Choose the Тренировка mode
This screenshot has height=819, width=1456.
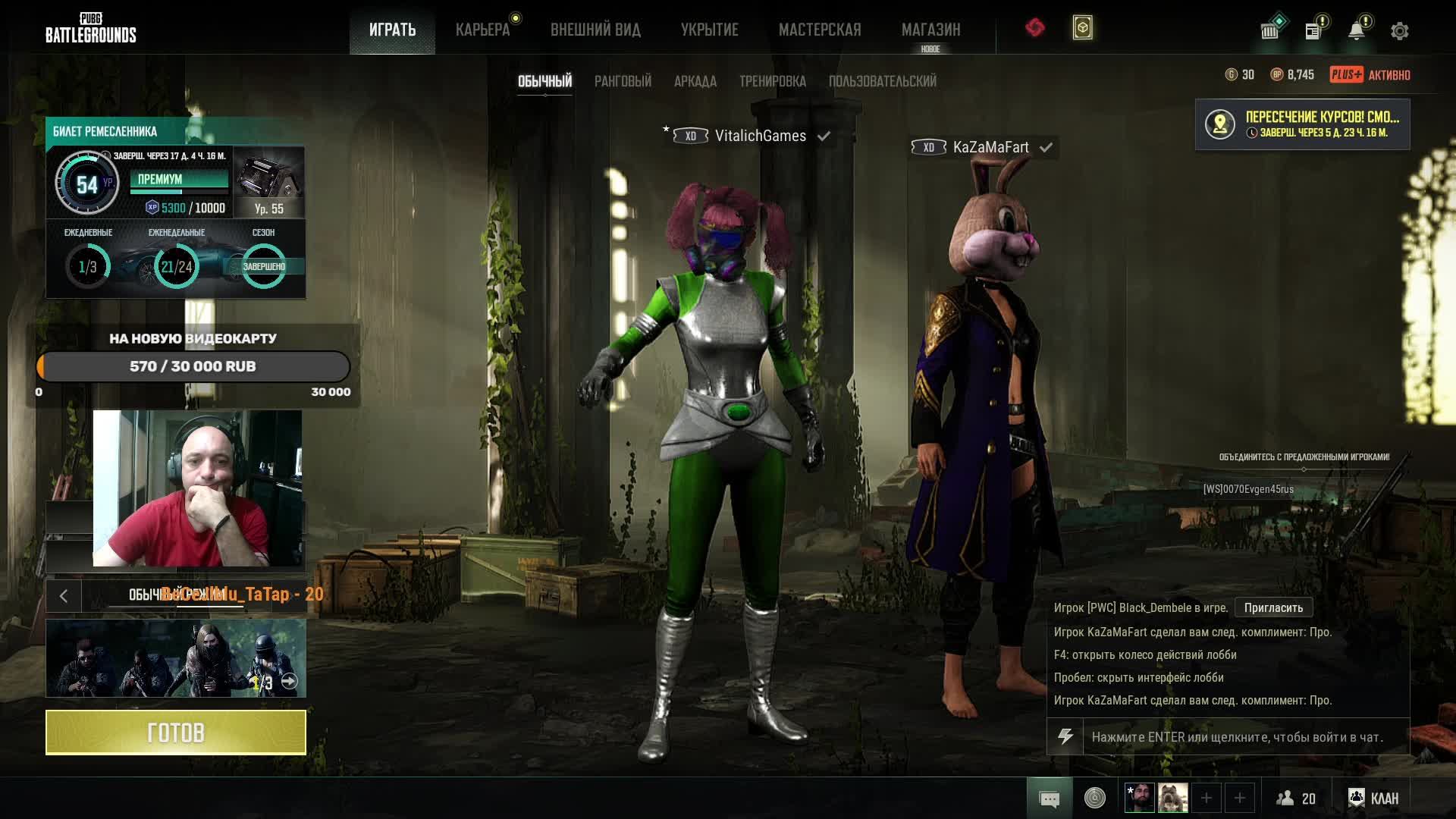772,81
